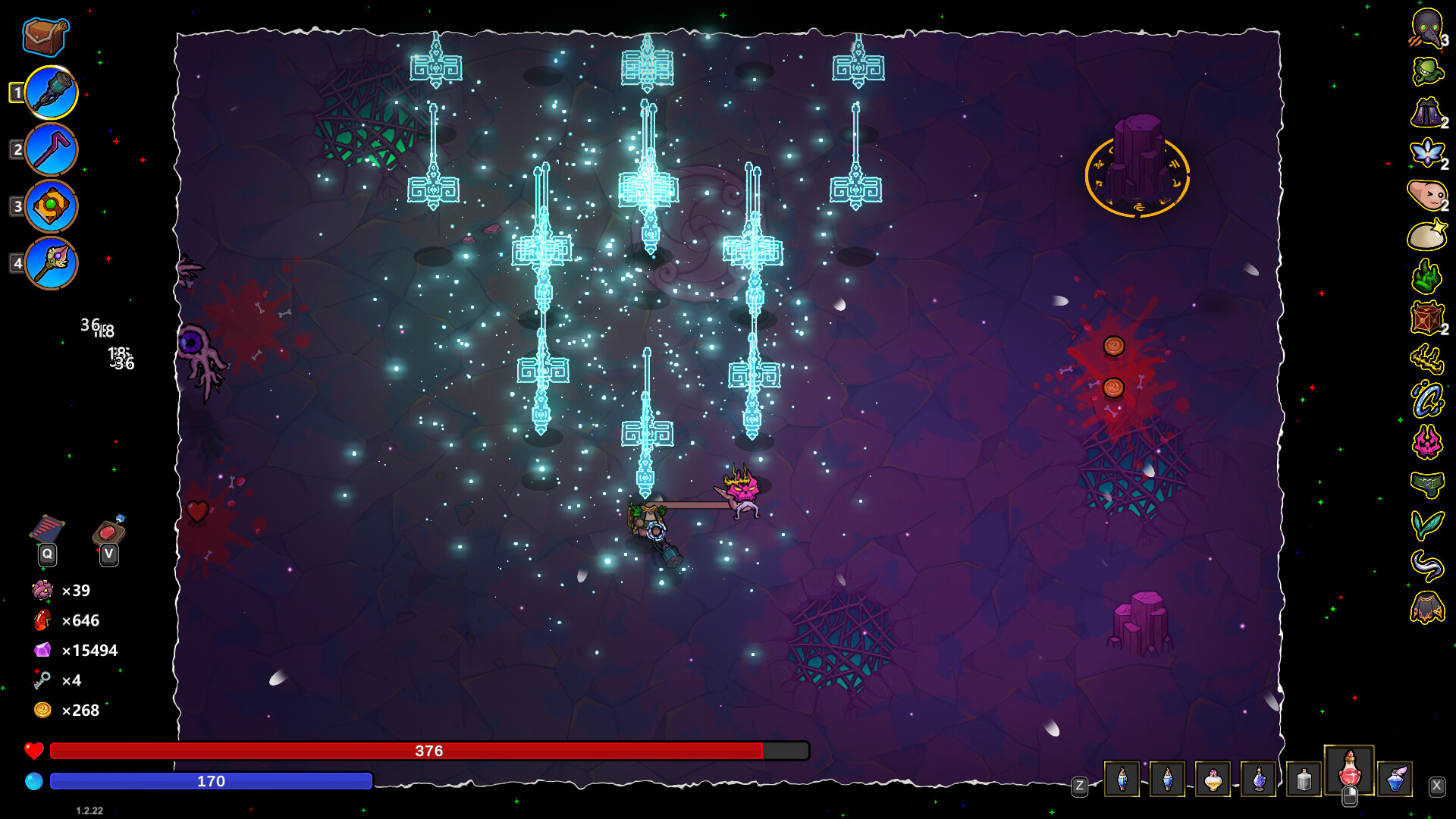Select the yellow heart-shaped potion slot

(x=1213, y=779)
